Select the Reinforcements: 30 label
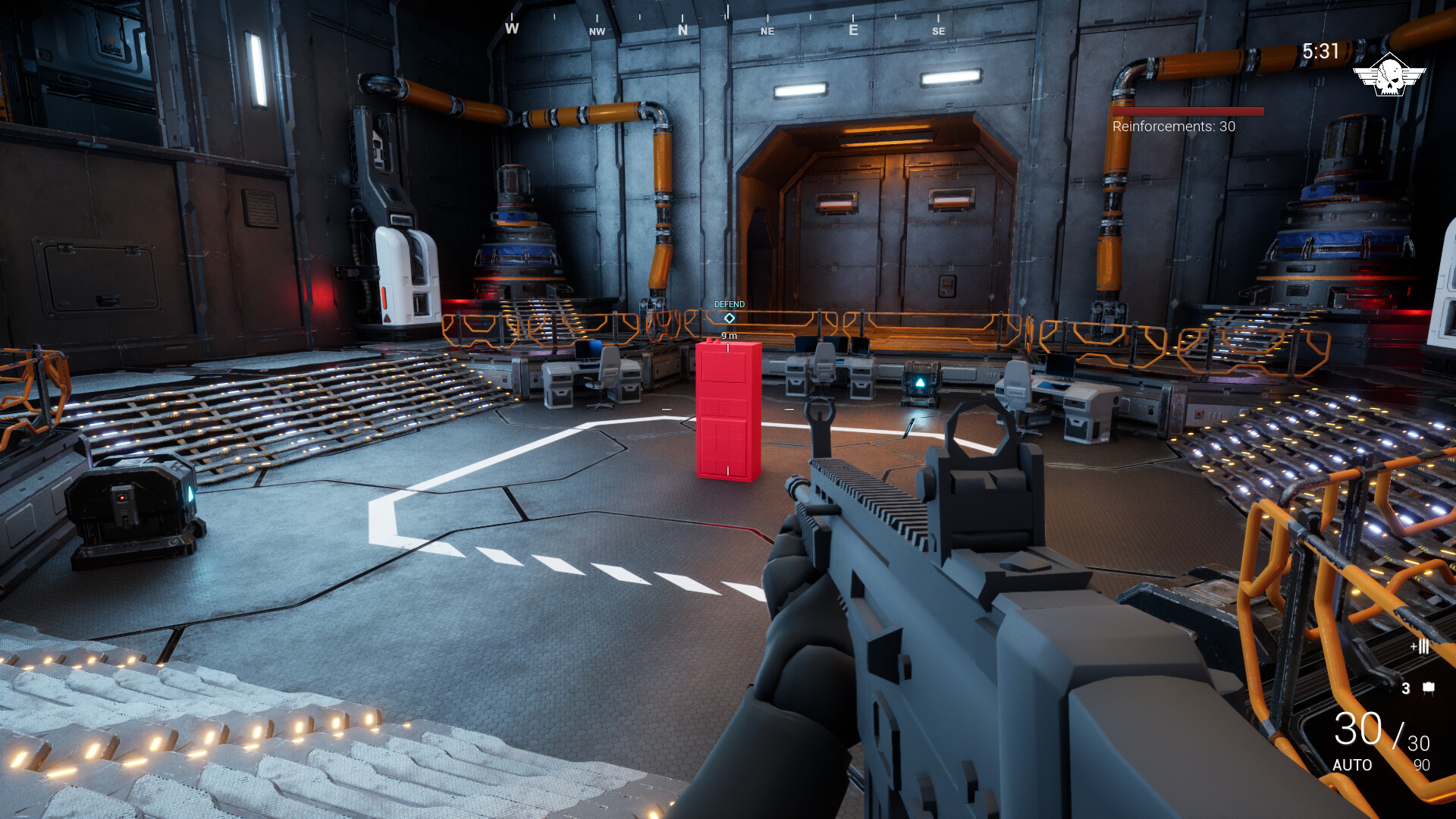The height and width of the screenshot is (819, 1456). pyautogui.click(x=1172, y=127)
